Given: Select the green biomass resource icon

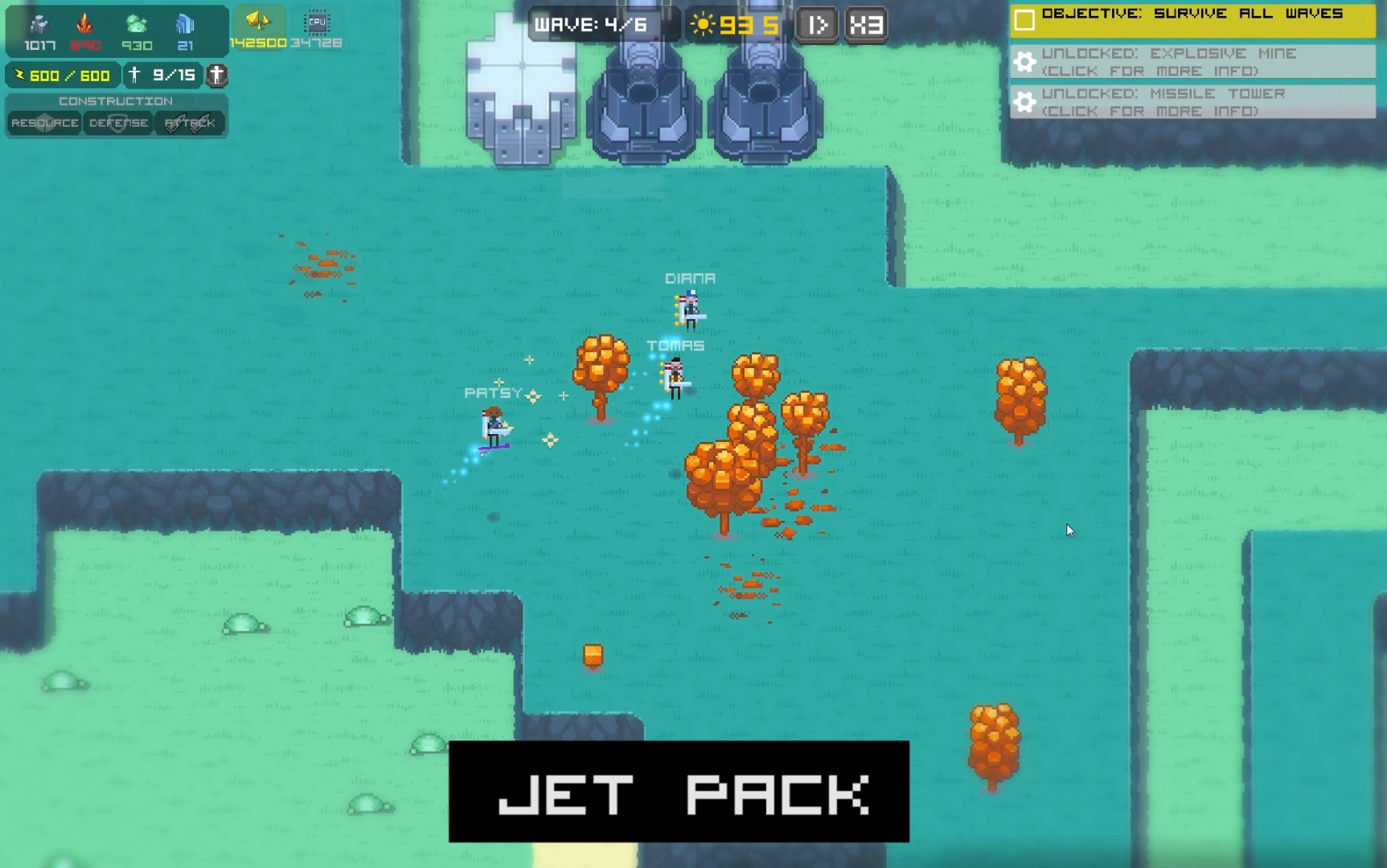Looking at the screenshot, I should click(137, 23).
